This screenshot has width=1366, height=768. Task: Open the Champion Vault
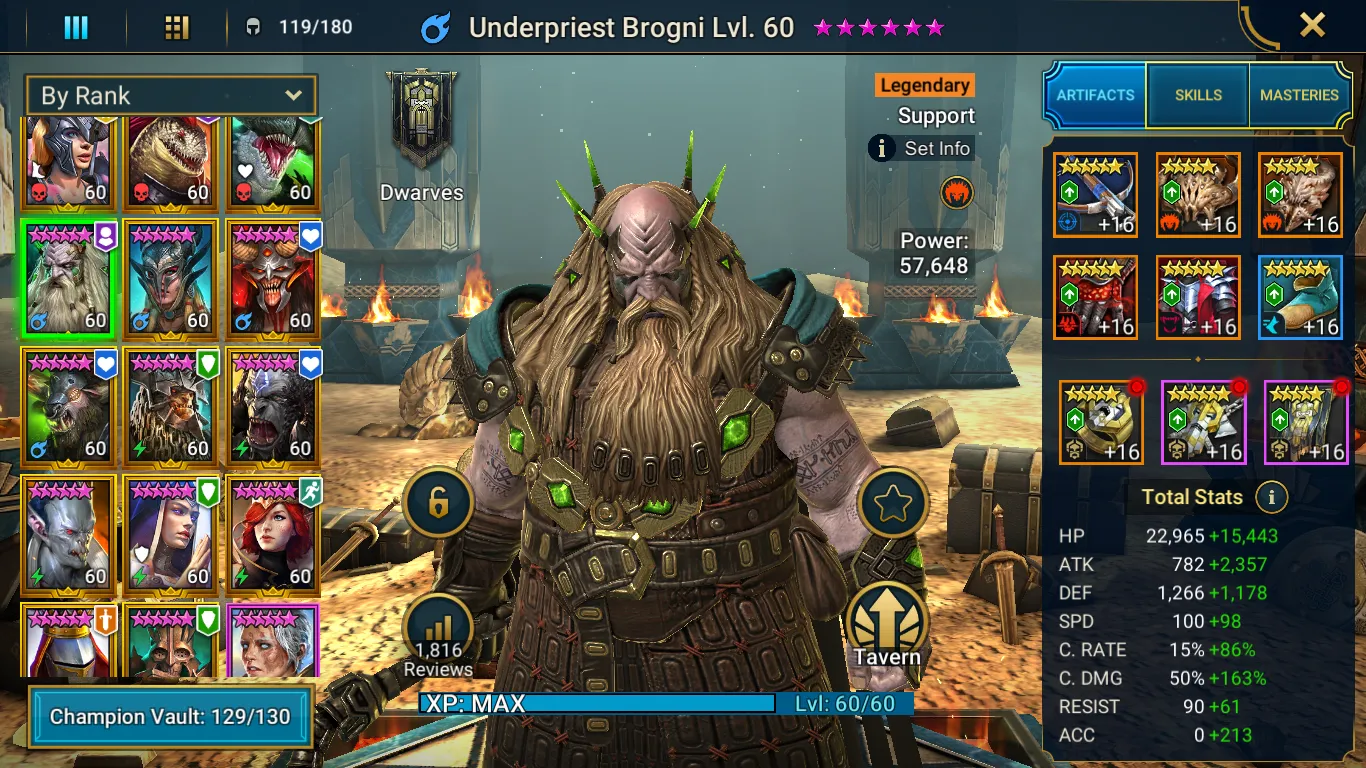click(x=170, y=717)
